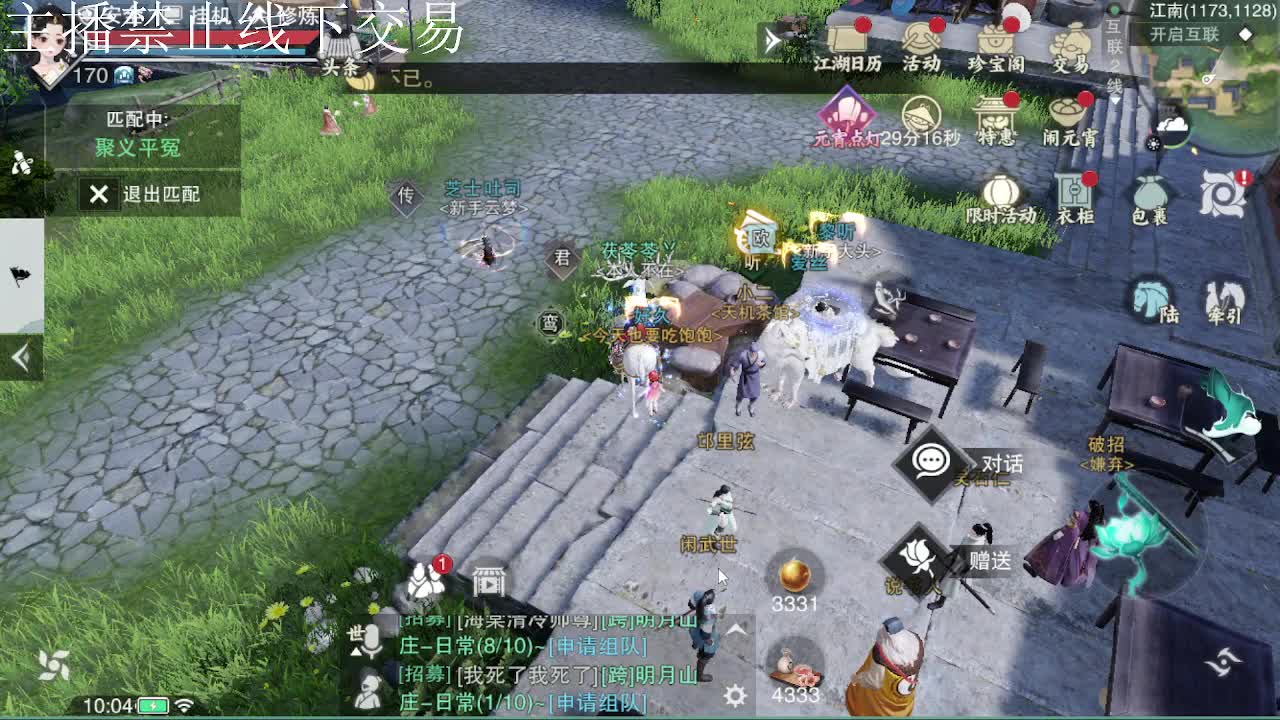Viewport: 1280px width, 720px height.
Task: Open the 包裹 inventory bag
Action: tap(1148, 192)
